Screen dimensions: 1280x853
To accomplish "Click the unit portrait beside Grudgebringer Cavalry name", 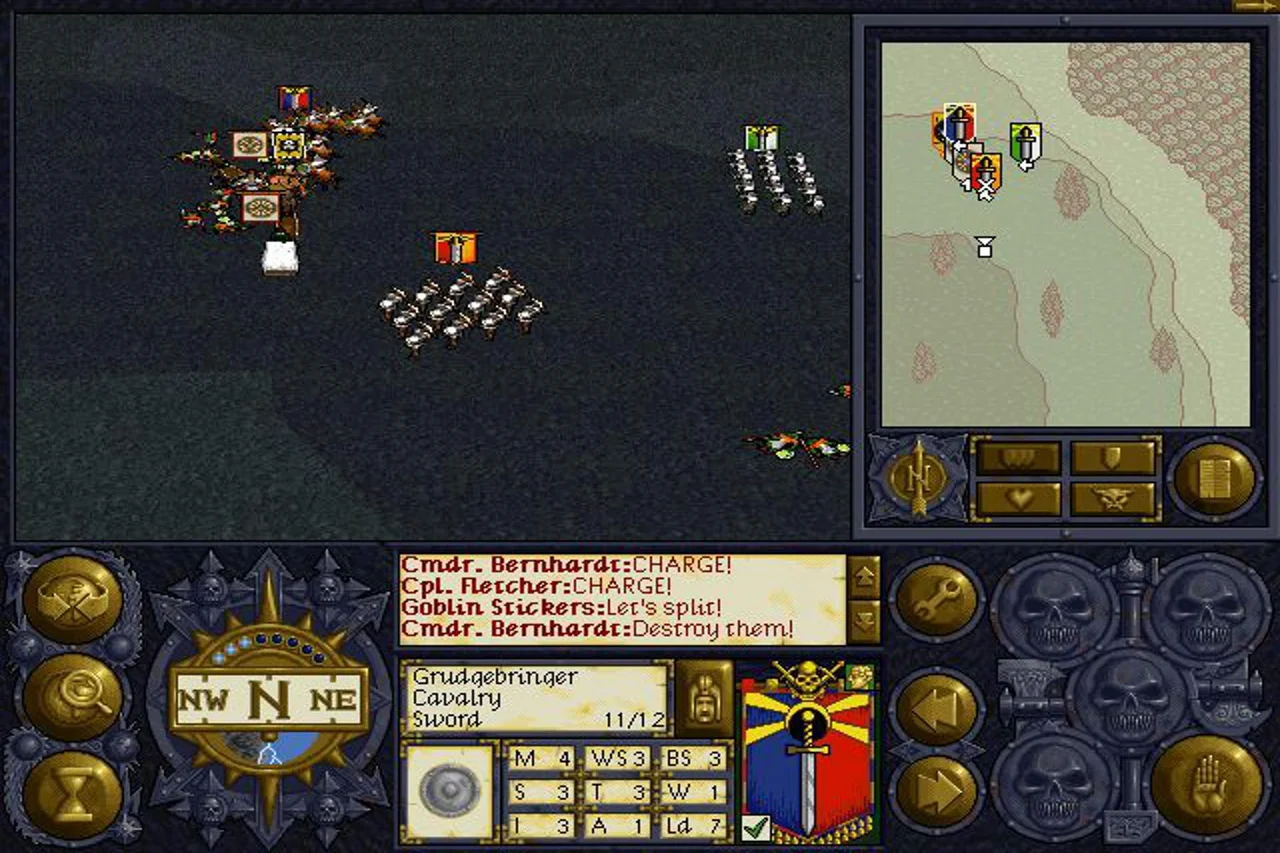I will tap(704, 697).
